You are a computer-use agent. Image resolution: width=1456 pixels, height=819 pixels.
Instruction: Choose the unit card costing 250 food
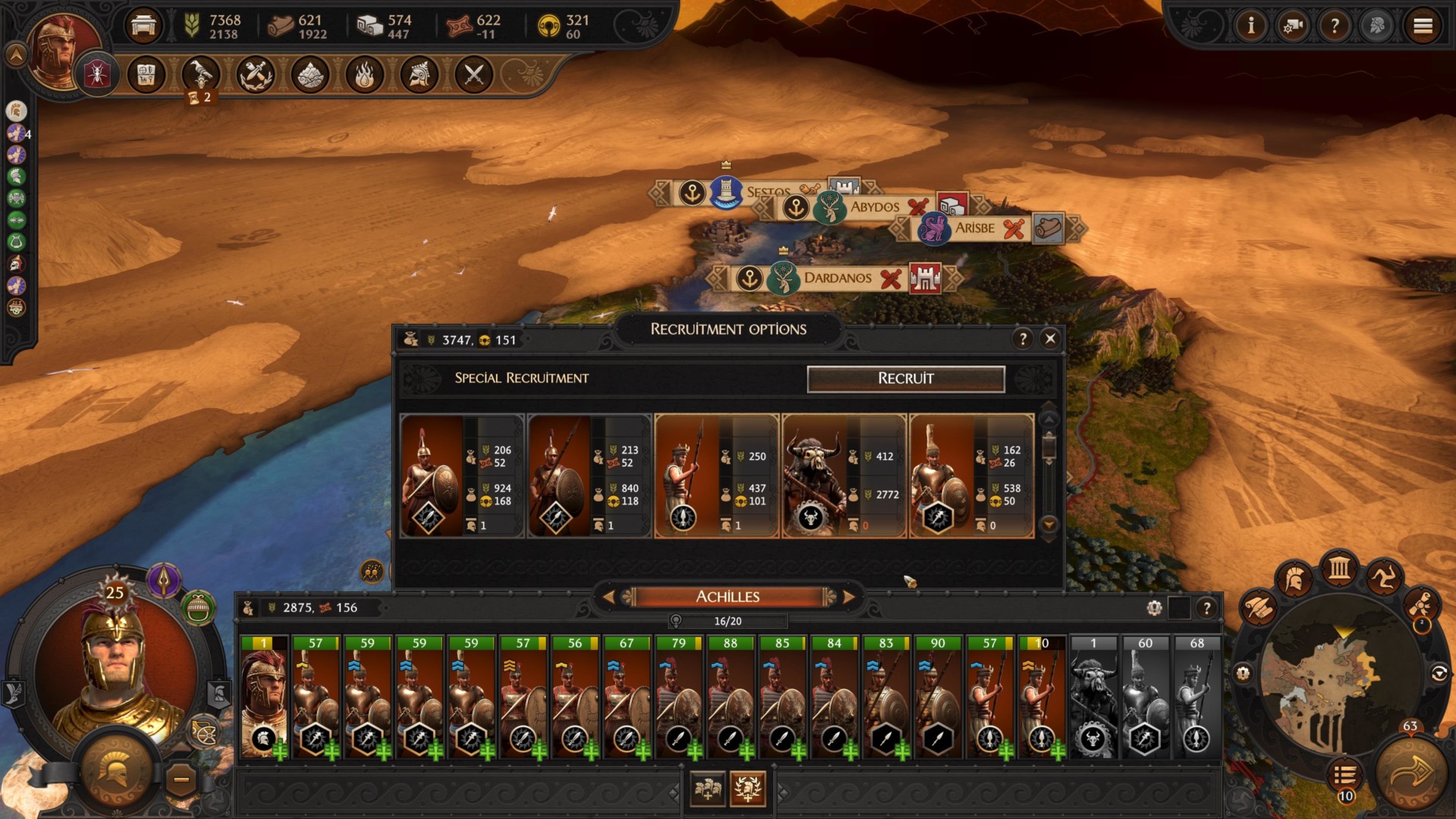point(716,475)
